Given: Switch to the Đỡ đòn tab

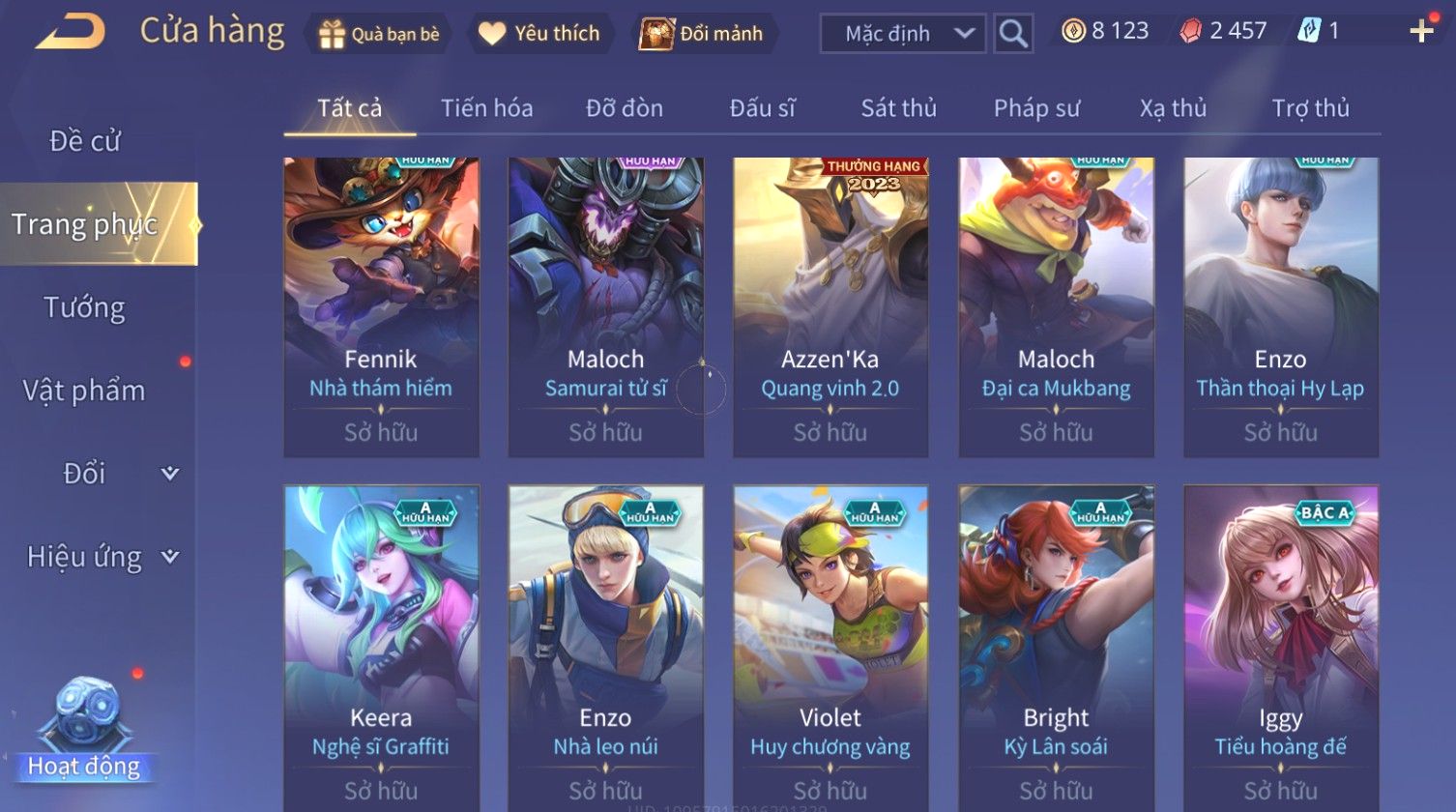Looking at the screenshot, I should click(x=625, y=108).
